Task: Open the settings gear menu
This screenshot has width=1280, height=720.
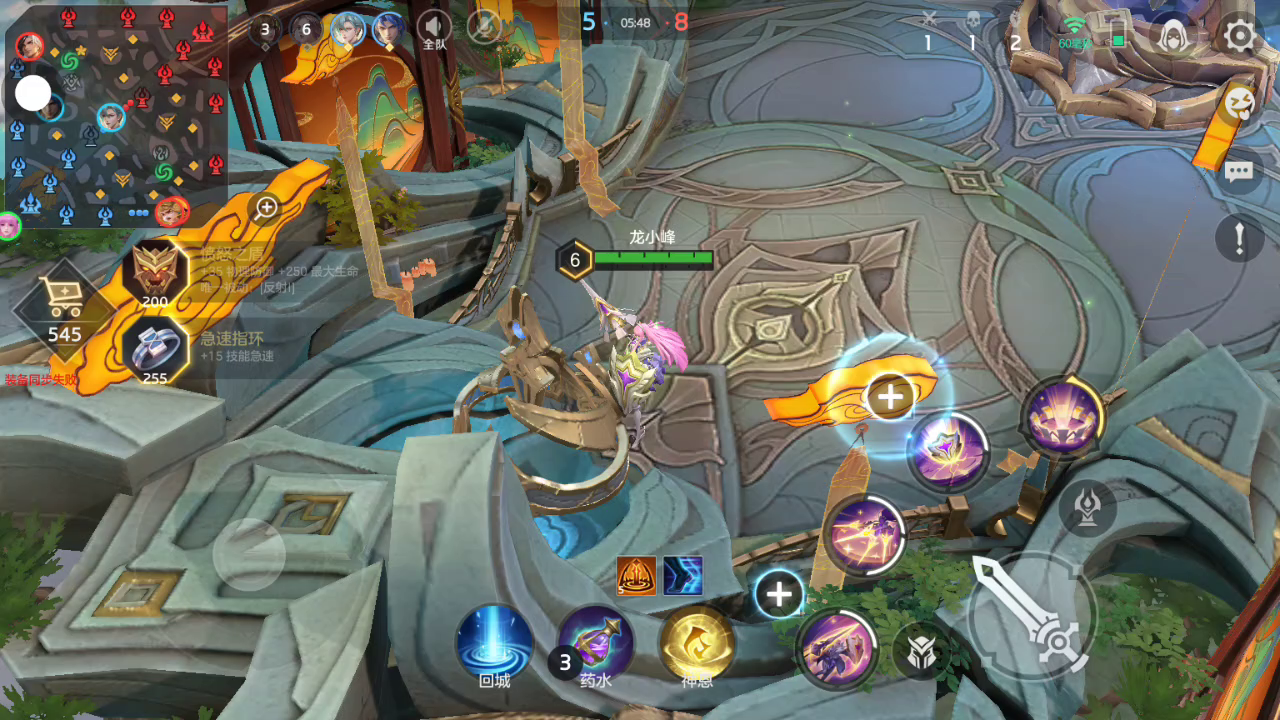Action: 1240,37
